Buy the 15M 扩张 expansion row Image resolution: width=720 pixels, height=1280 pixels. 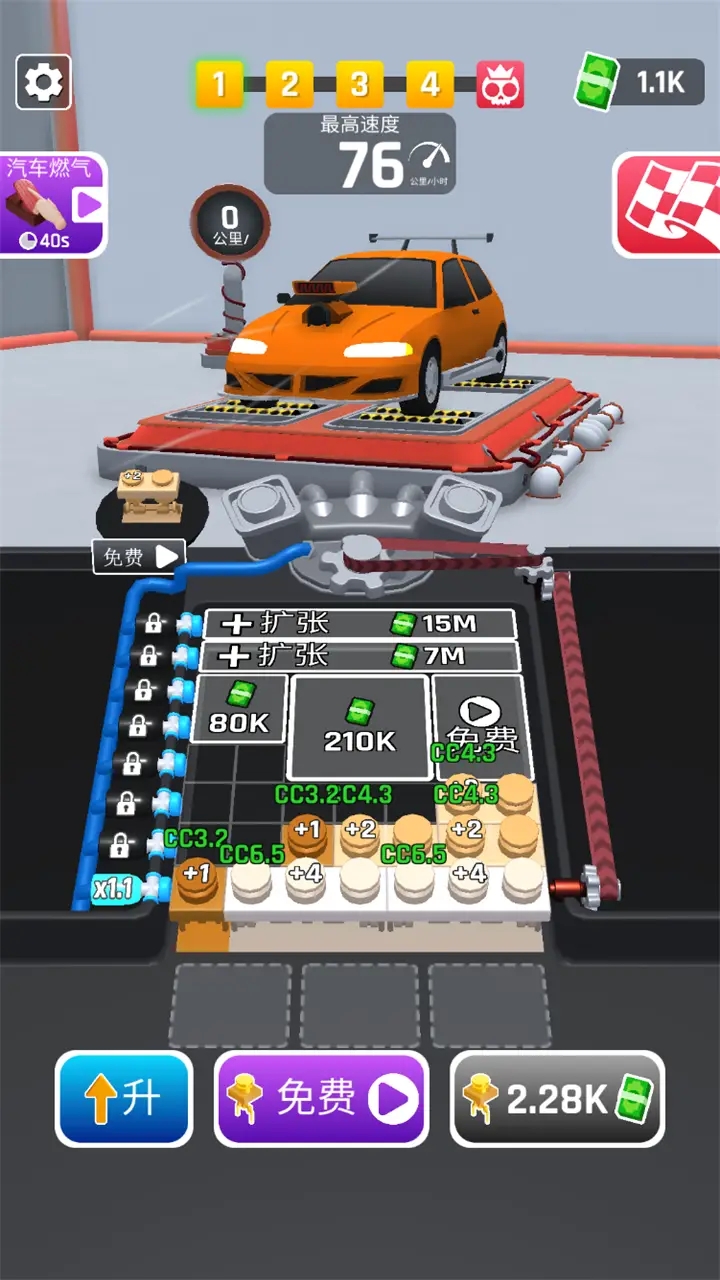click(360, 624)
